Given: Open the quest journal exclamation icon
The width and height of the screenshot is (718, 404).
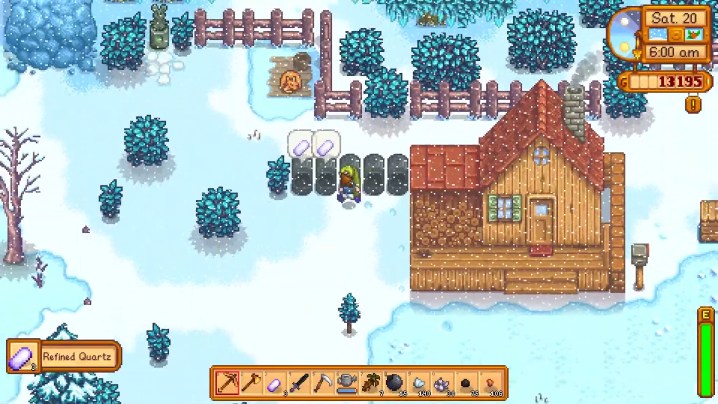Looking at the screenshot, I should (x=692, y=104).
